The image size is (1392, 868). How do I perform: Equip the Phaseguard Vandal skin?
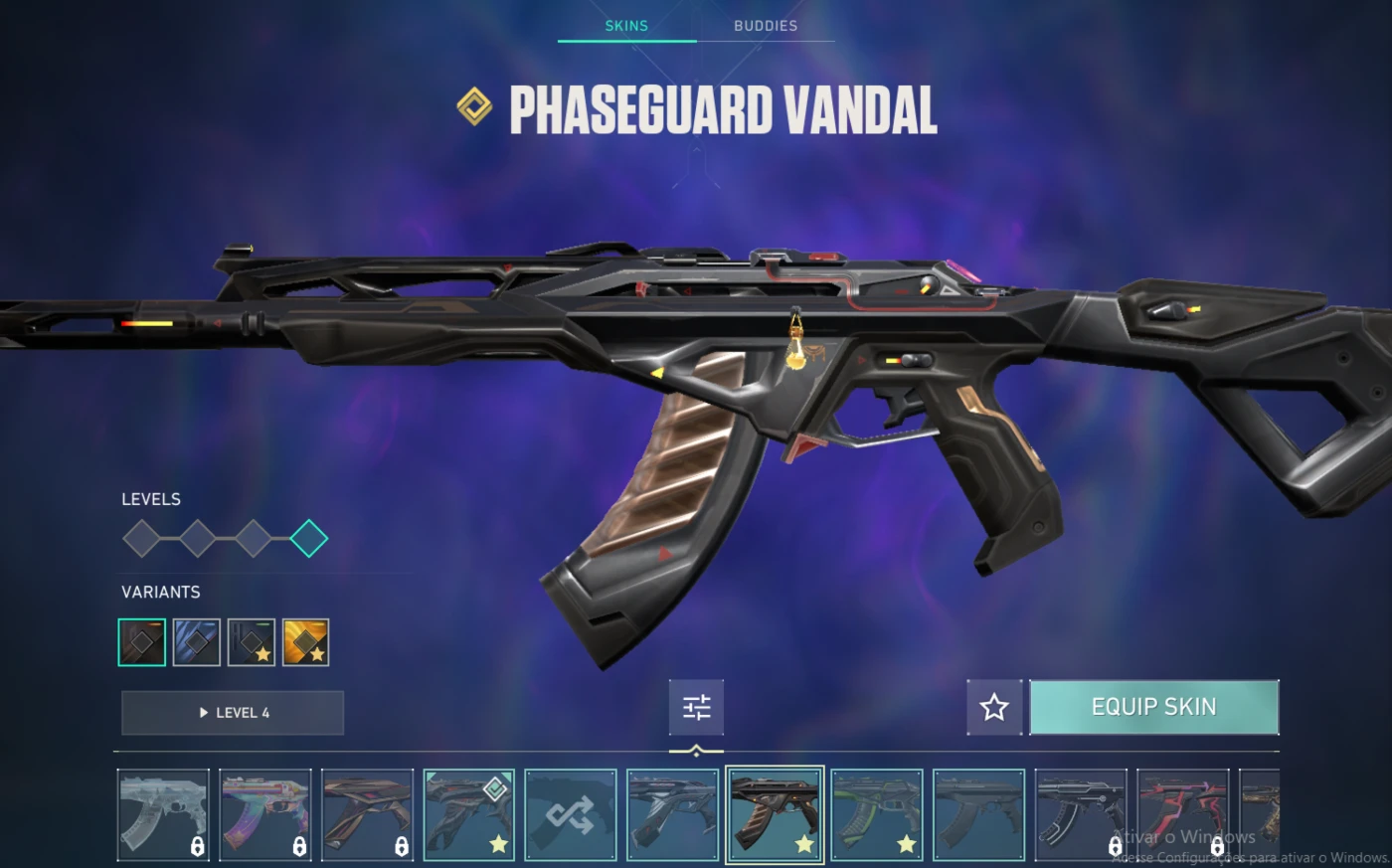pos(1153,707)
